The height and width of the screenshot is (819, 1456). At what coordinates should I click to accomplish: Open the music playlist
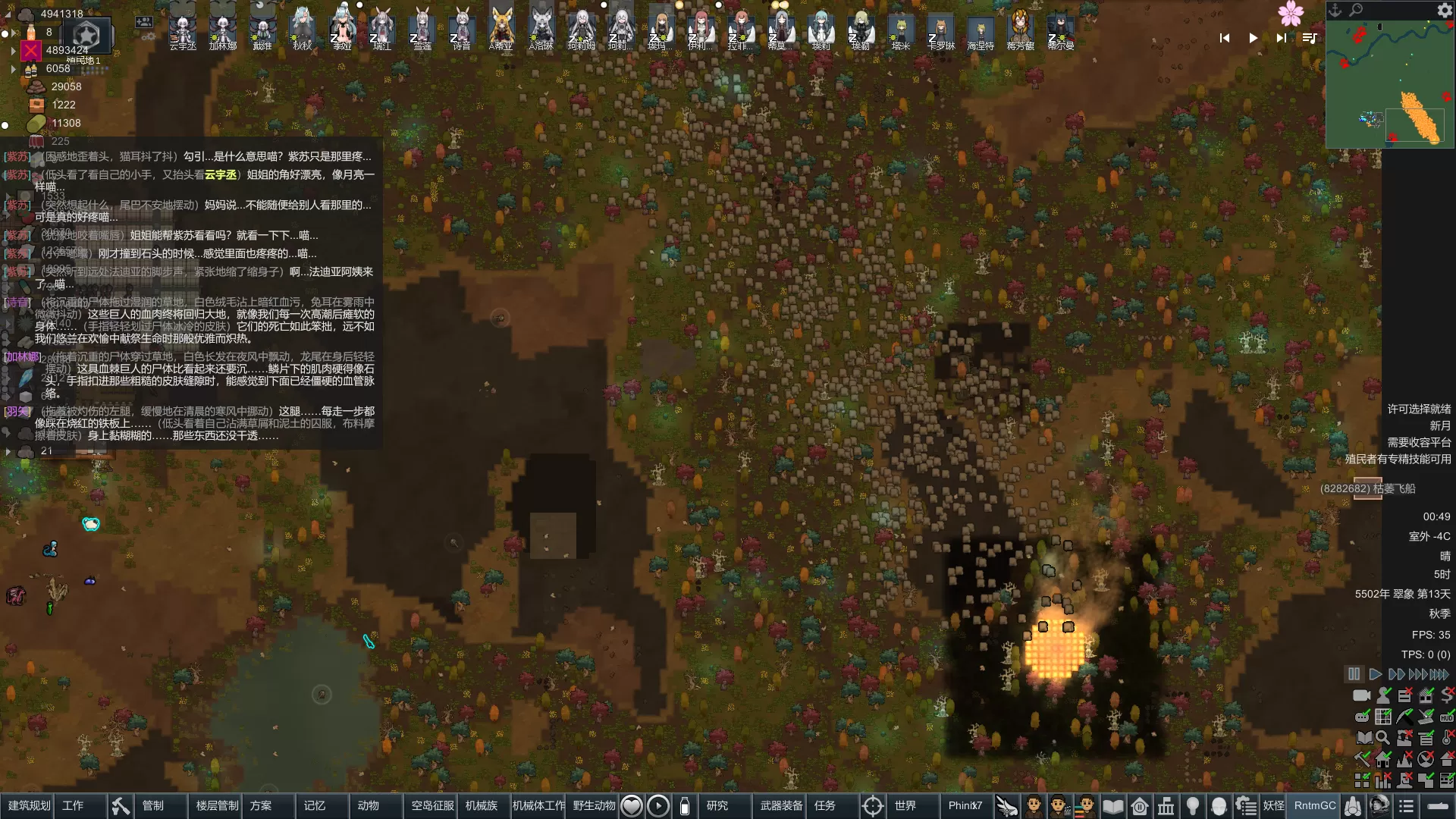pos(1310,38)
